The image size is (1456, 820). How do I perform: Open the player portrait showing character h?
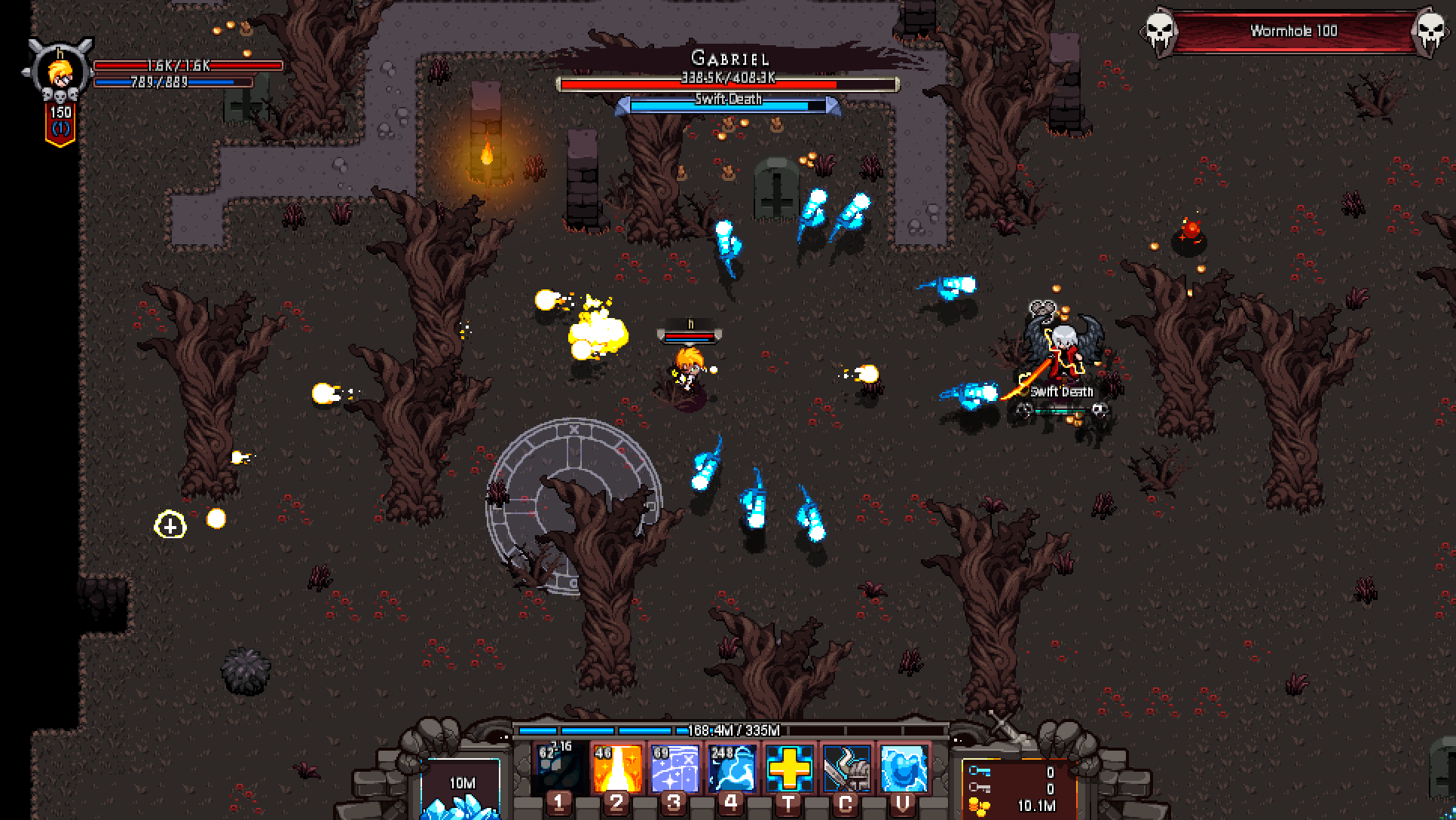[59, 72]
